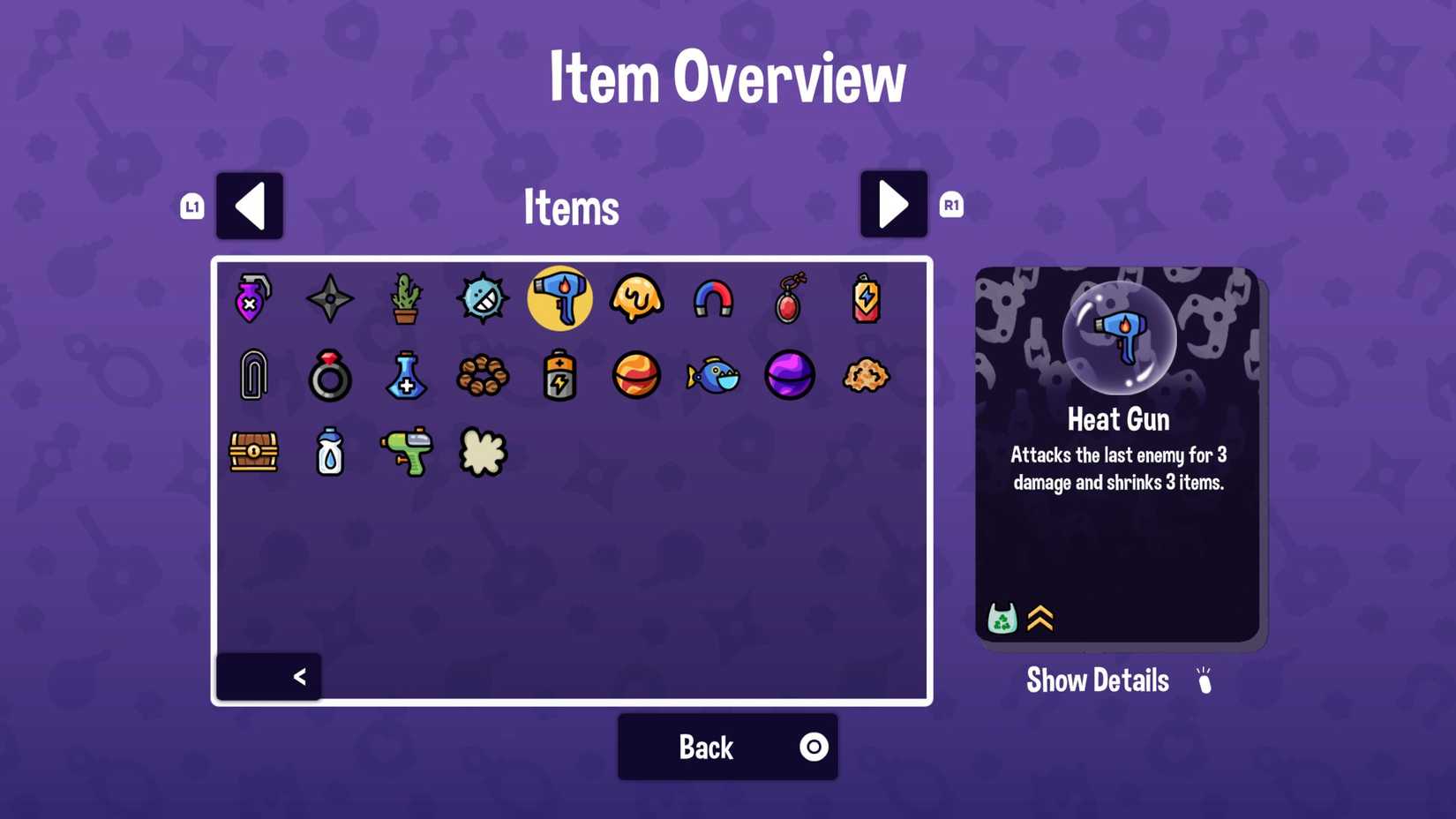Click the red gem ring item

(x=329, y=375)
